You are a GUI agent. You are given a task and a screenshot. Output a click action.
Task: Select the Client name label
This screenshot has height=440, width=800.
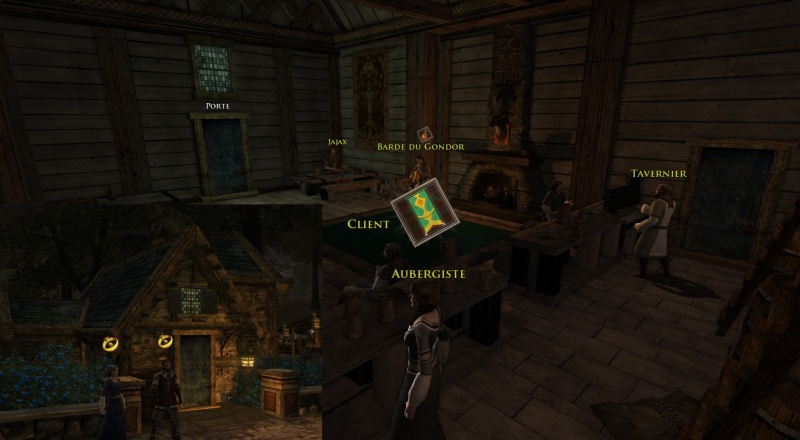[x=368, y=224]
